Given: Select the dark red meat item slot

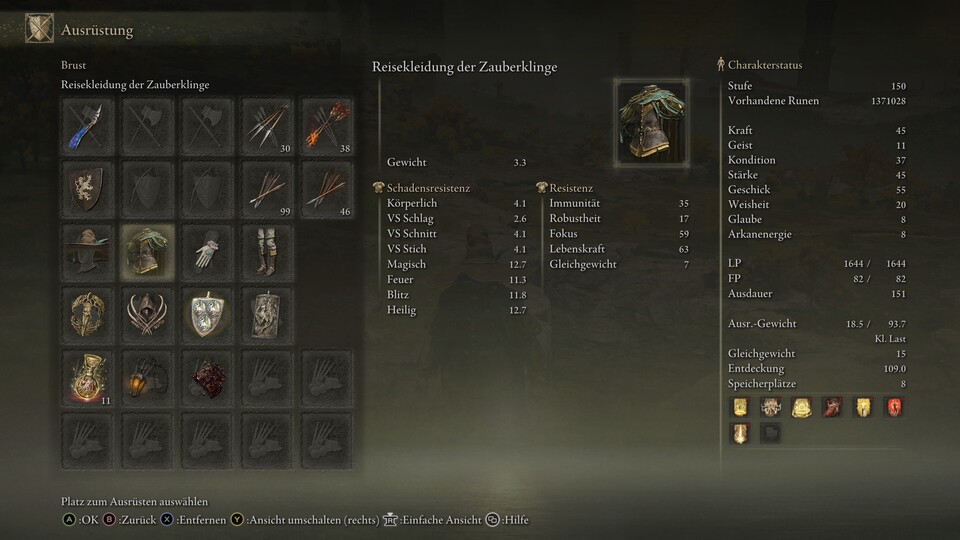Looking at the screenshot, I should 207,376.
